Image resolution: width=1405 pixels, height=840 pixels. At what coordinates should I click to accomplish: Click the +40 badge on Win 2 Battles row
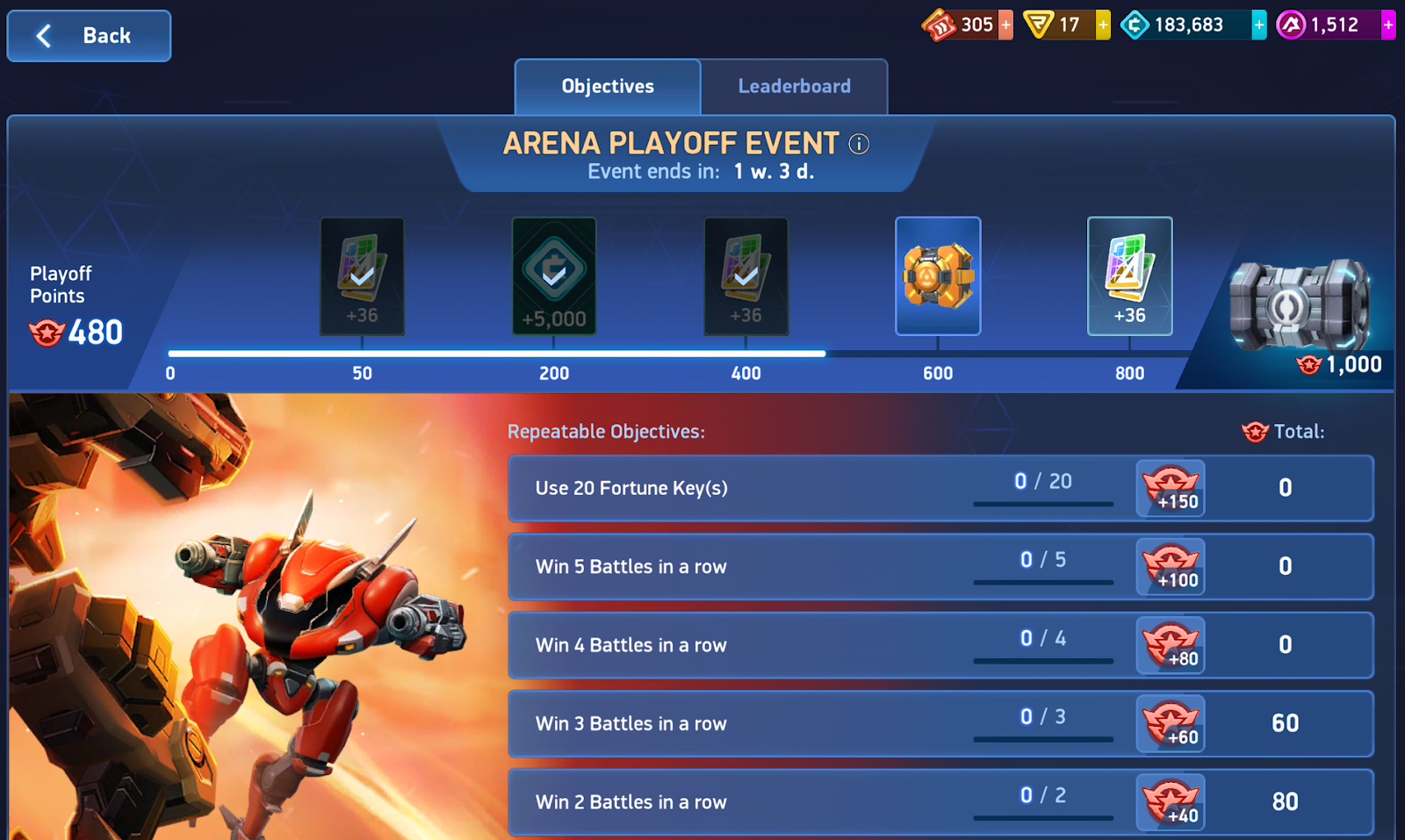click(x=1170, y=801)
